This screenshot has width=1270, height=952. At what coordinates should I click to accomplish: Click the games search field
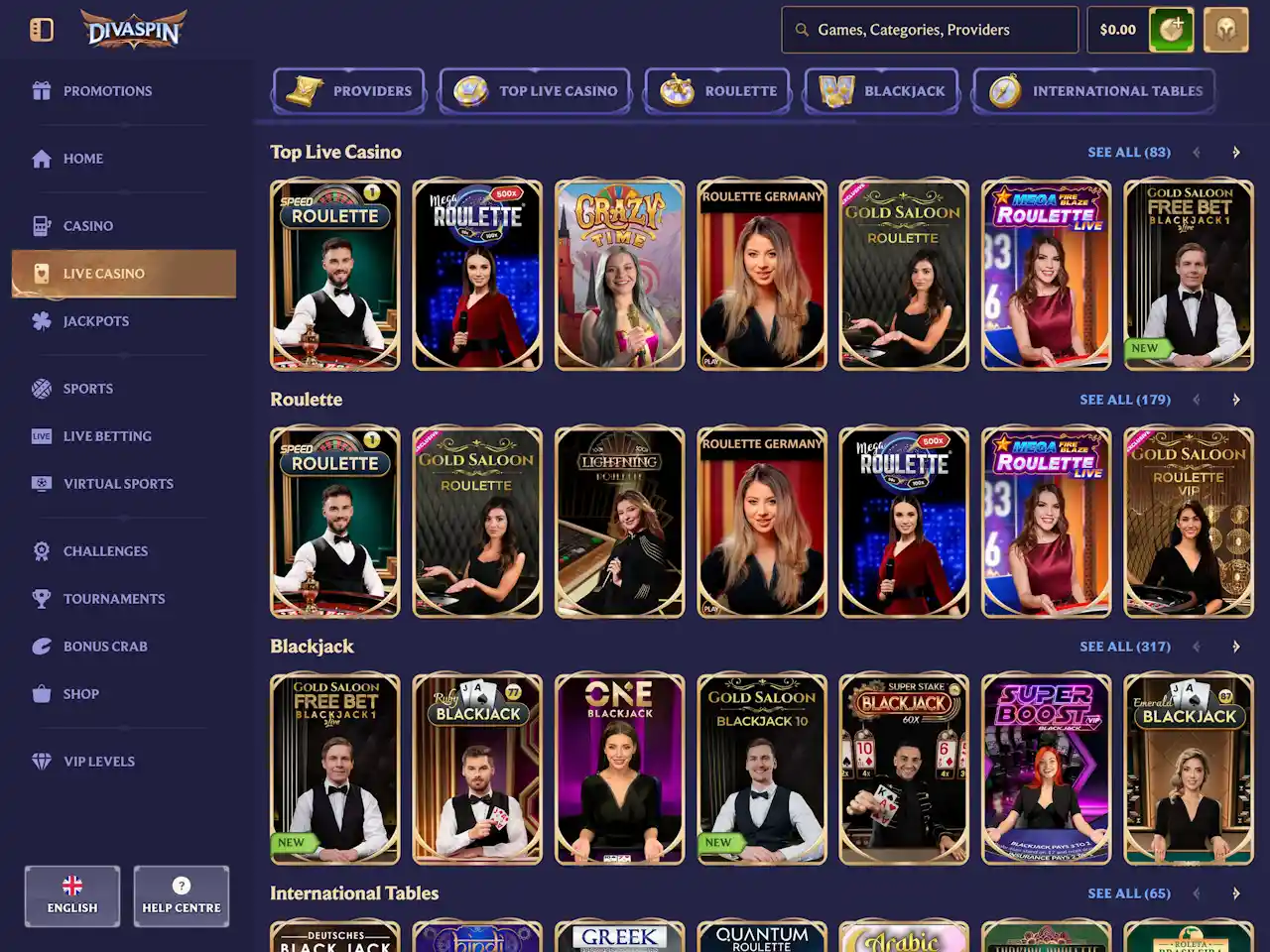coord(930,30)
